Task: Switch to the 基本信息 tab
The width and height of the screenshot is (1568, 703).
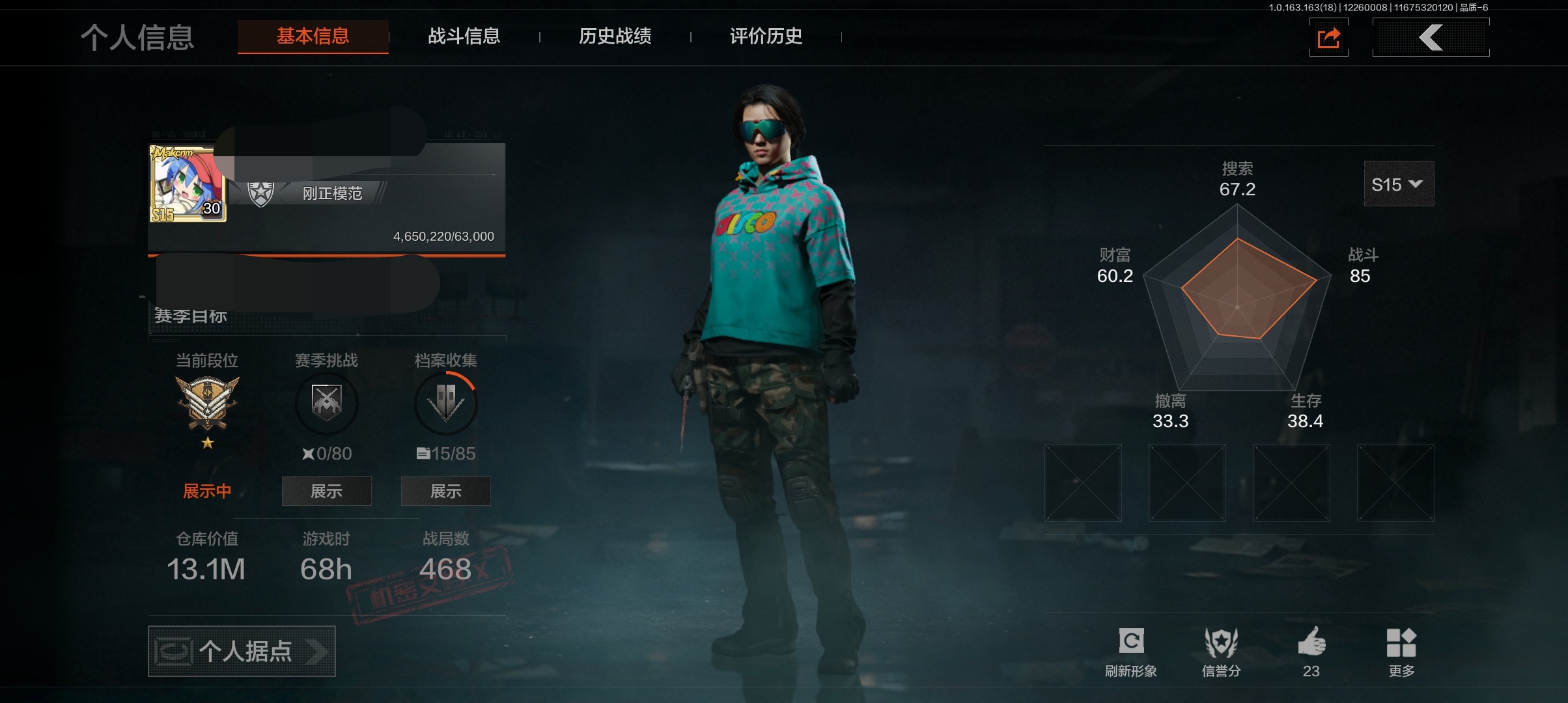Action: (313, 36)
